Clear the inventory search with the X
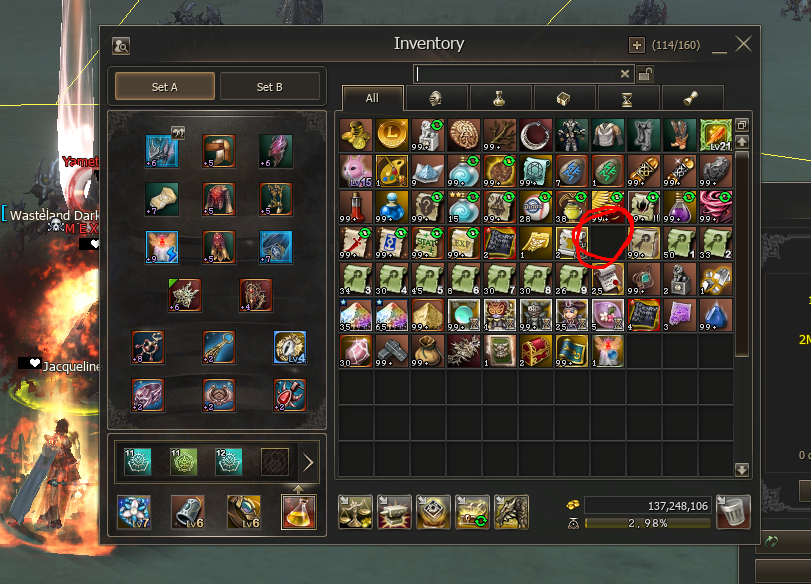811x584 pixels. coord(625,74)
